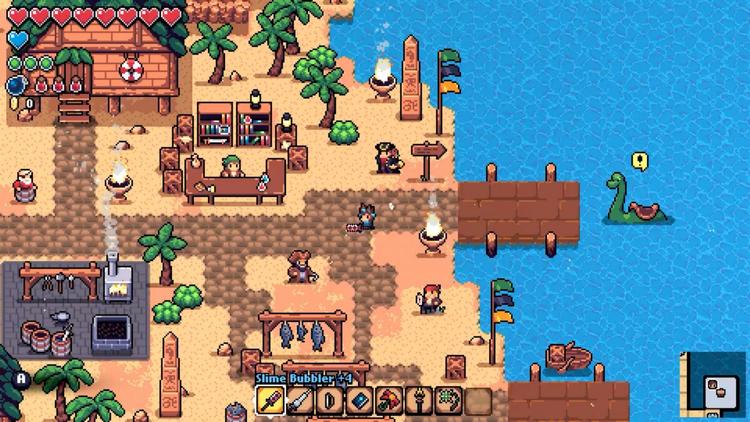The height and width of the screenshot is (422, 750).
Task: Select the Slime Bubbler weapon slot
Action: pyautogui.click(x=271, y=401)
